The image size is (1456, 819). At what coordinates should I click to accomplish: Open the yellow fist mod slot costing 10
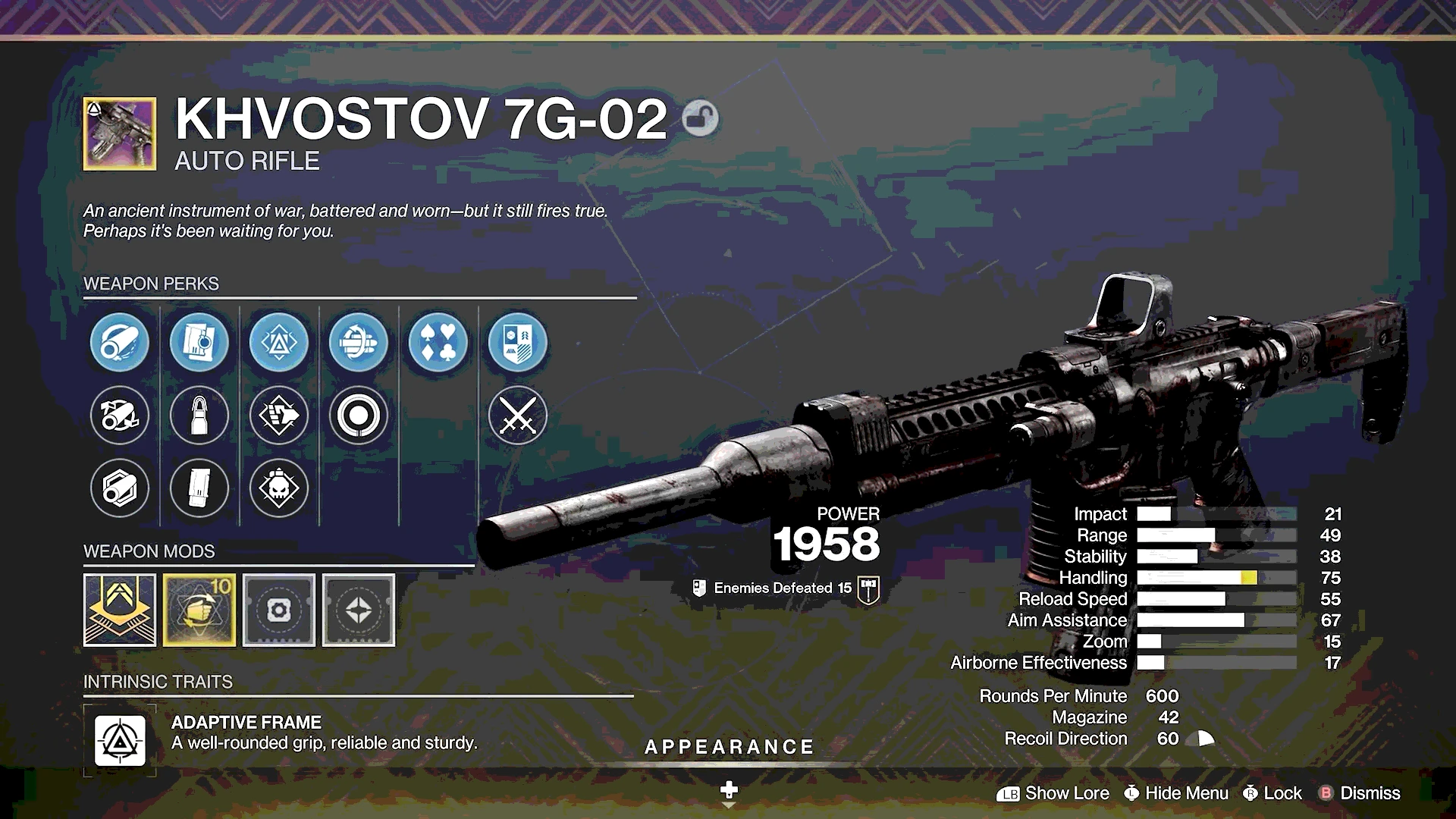199,610
